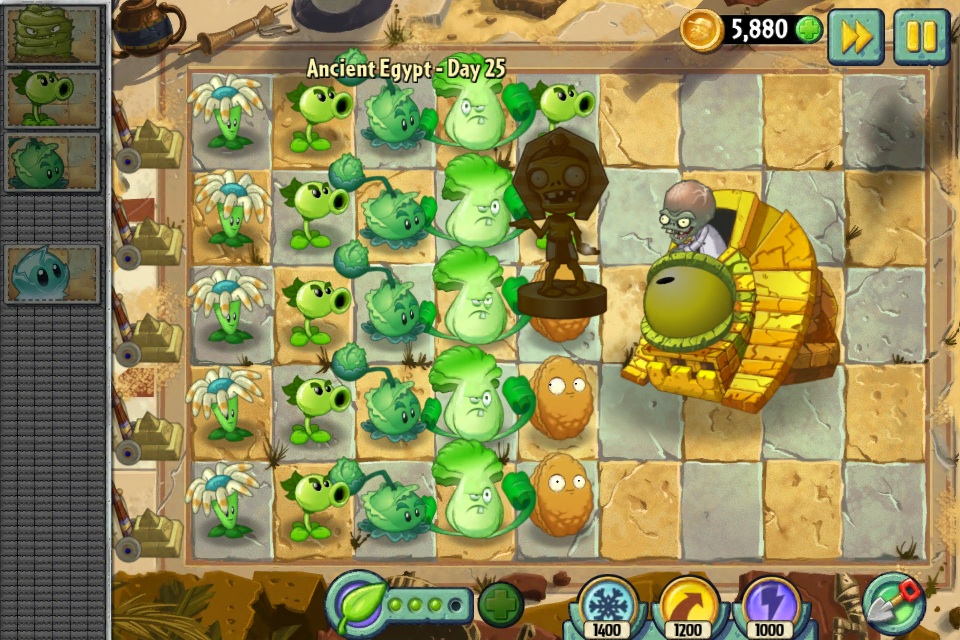
Task: Pause the game
Action: (x=921, y=36)
